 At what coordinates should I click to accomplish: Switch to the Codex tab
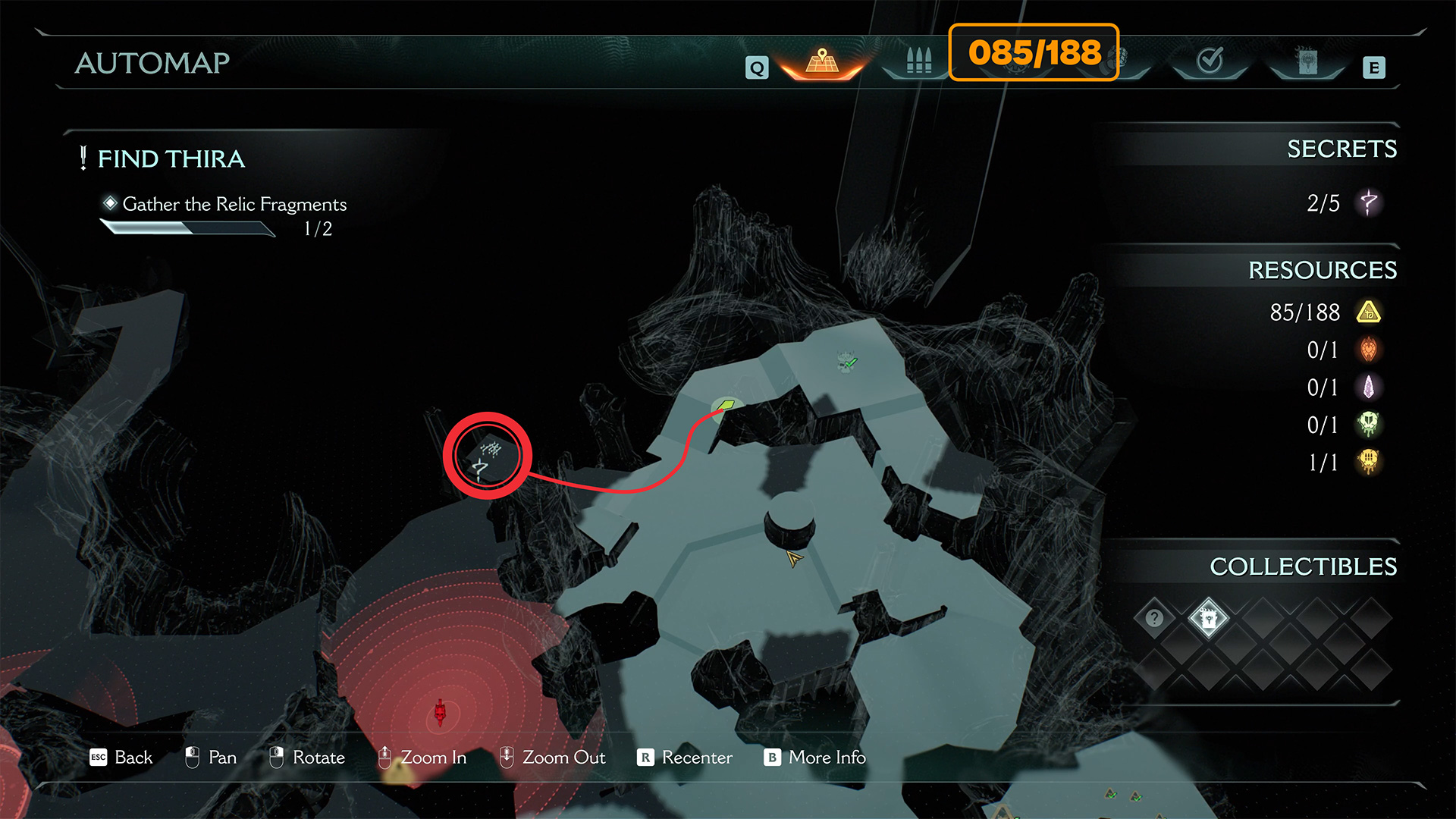1307,62
